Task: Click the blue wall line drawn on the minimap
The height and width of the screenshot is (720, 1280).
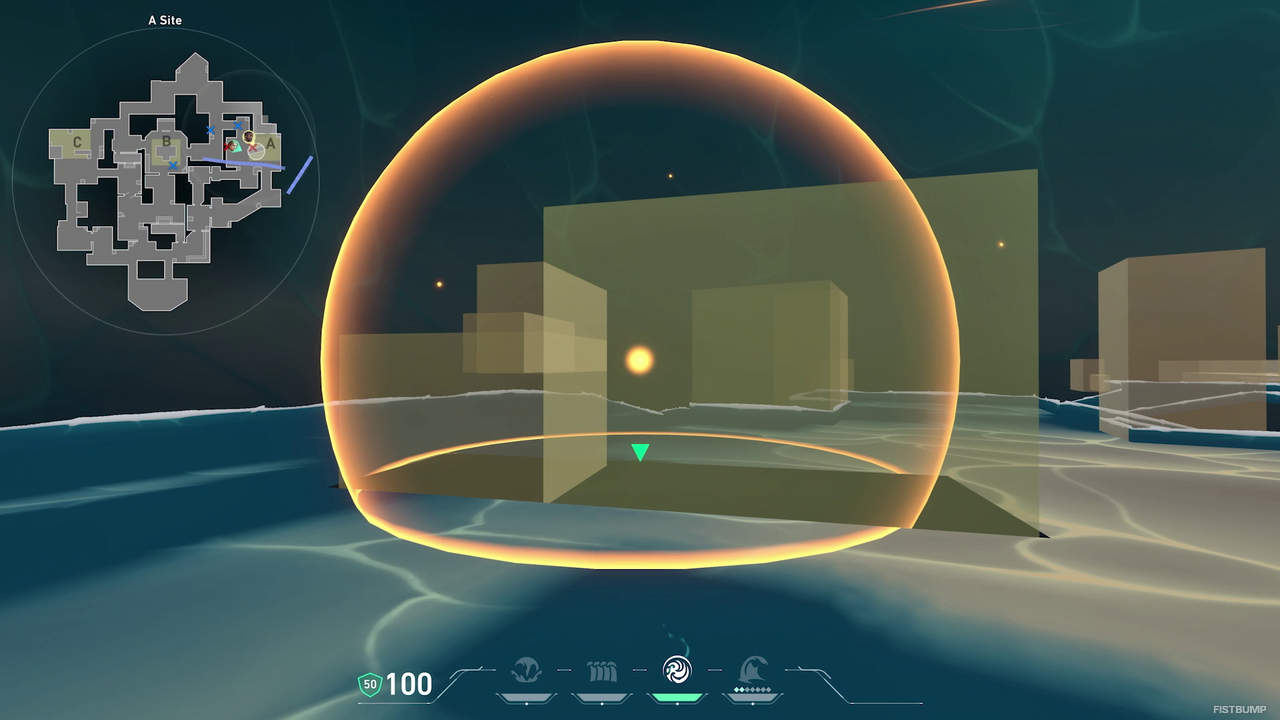Action: 242,162
